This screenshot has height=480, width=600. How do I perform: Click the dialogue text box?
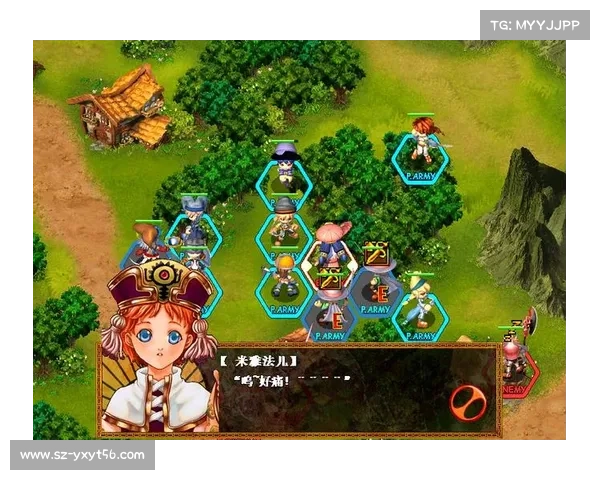point(330,390)
